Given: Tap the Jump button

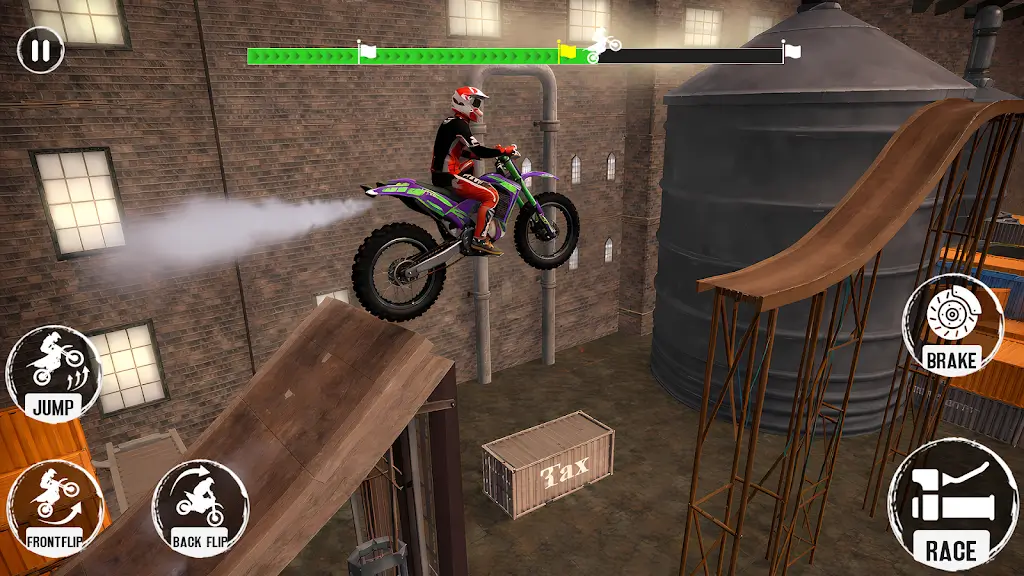Looking at the screenshot, I should 53,373.
